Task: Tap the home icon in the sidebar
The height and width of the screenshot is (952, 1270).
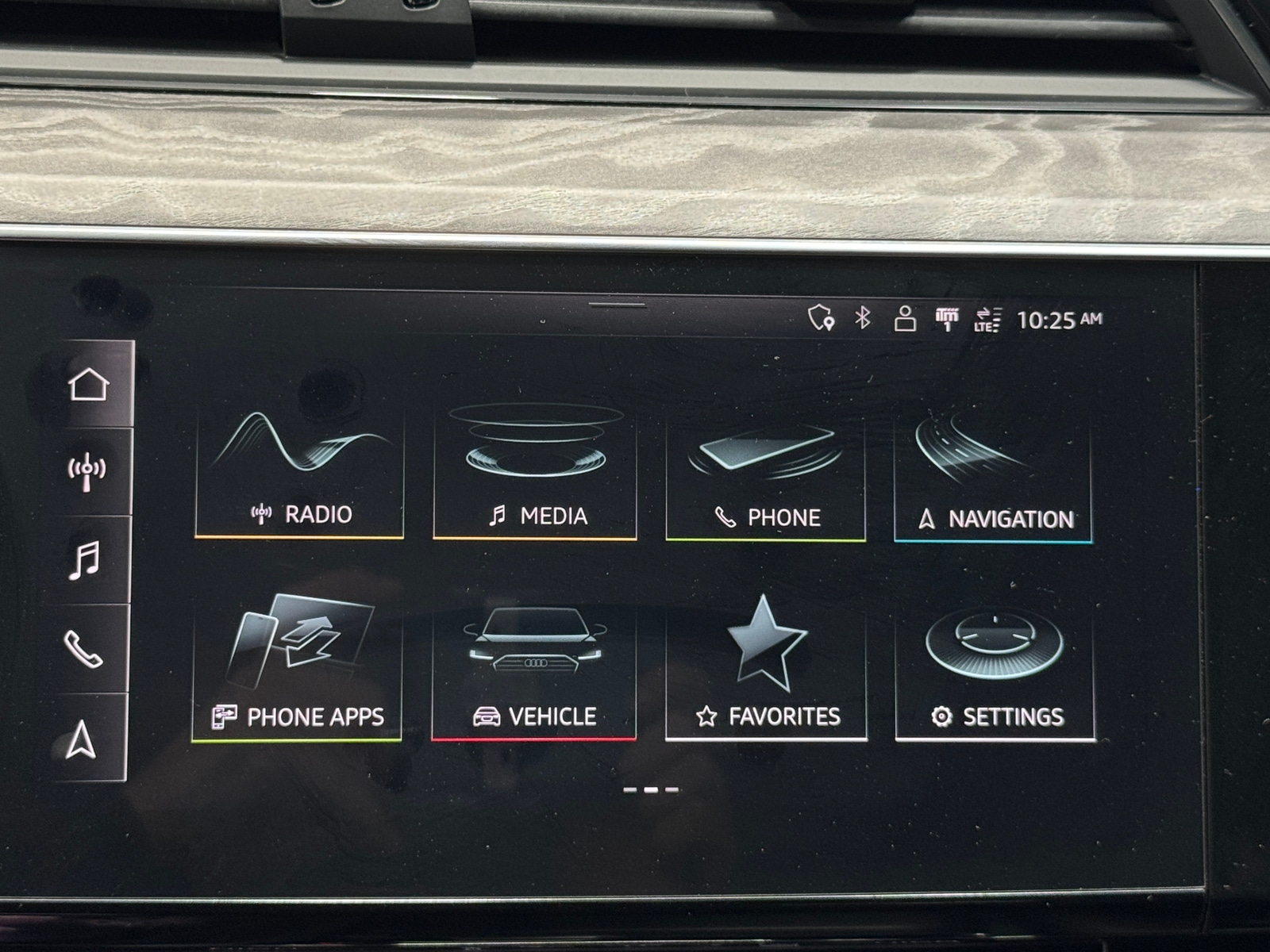Action: pyautogui.click(x=88, y=386)
